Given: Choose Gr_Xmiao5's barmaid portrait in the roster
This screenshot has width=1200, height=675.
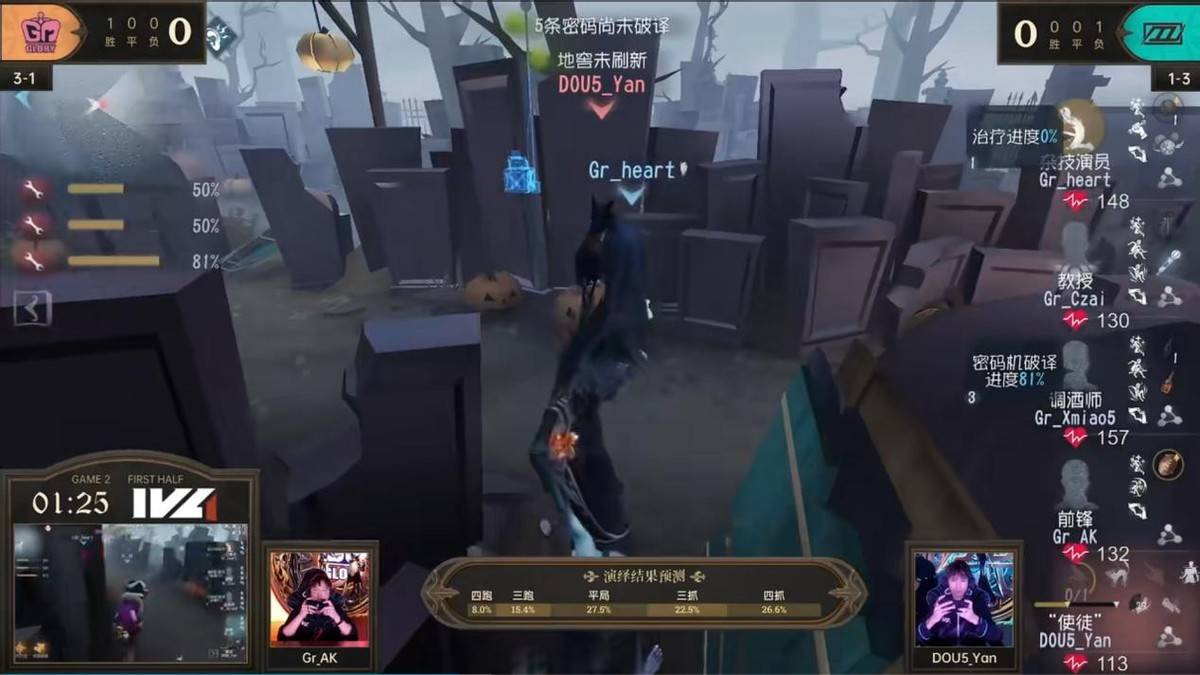Looking at the screenshot, I should pos(1075,363).
